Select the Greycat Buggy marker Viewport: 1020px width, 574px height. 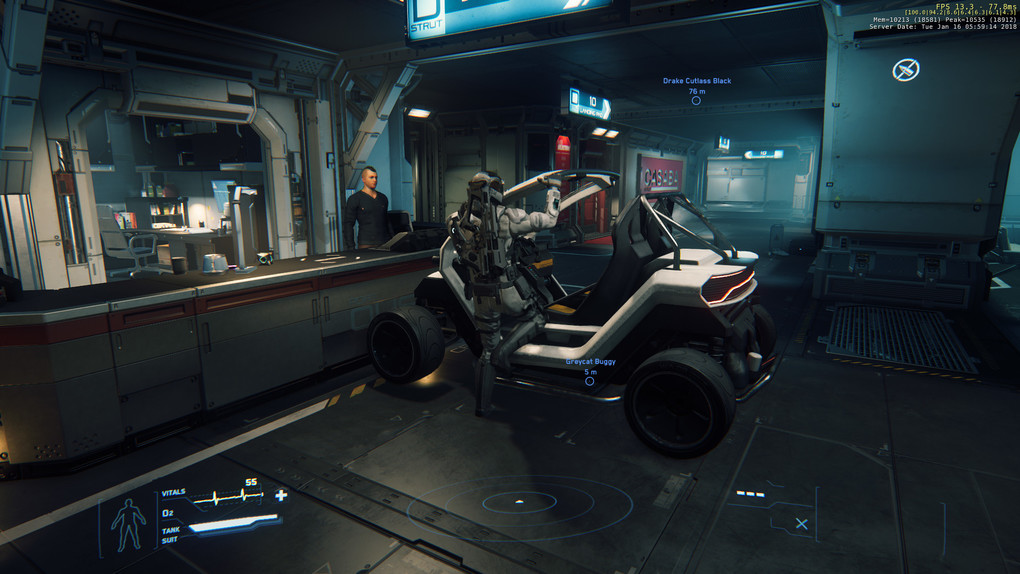(x=590, y=381)
